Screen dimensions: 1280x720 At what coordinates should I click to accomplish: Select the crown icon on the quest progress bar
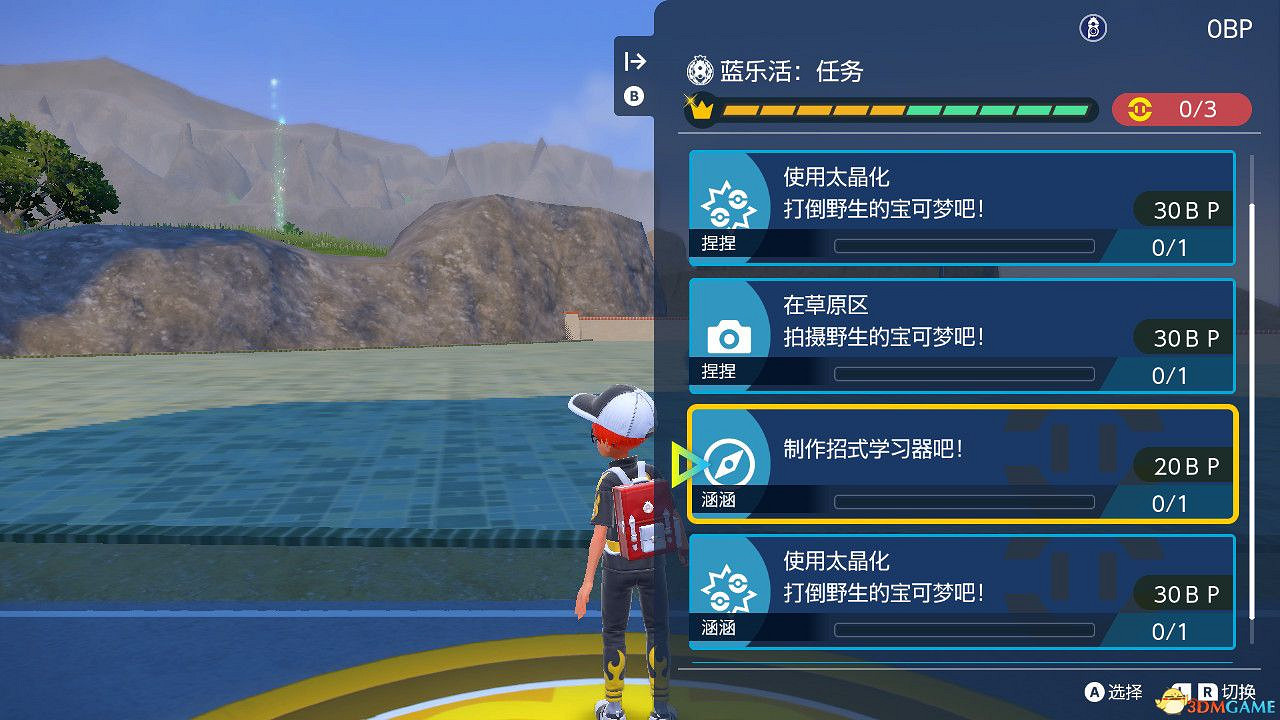tap(701, 108)
